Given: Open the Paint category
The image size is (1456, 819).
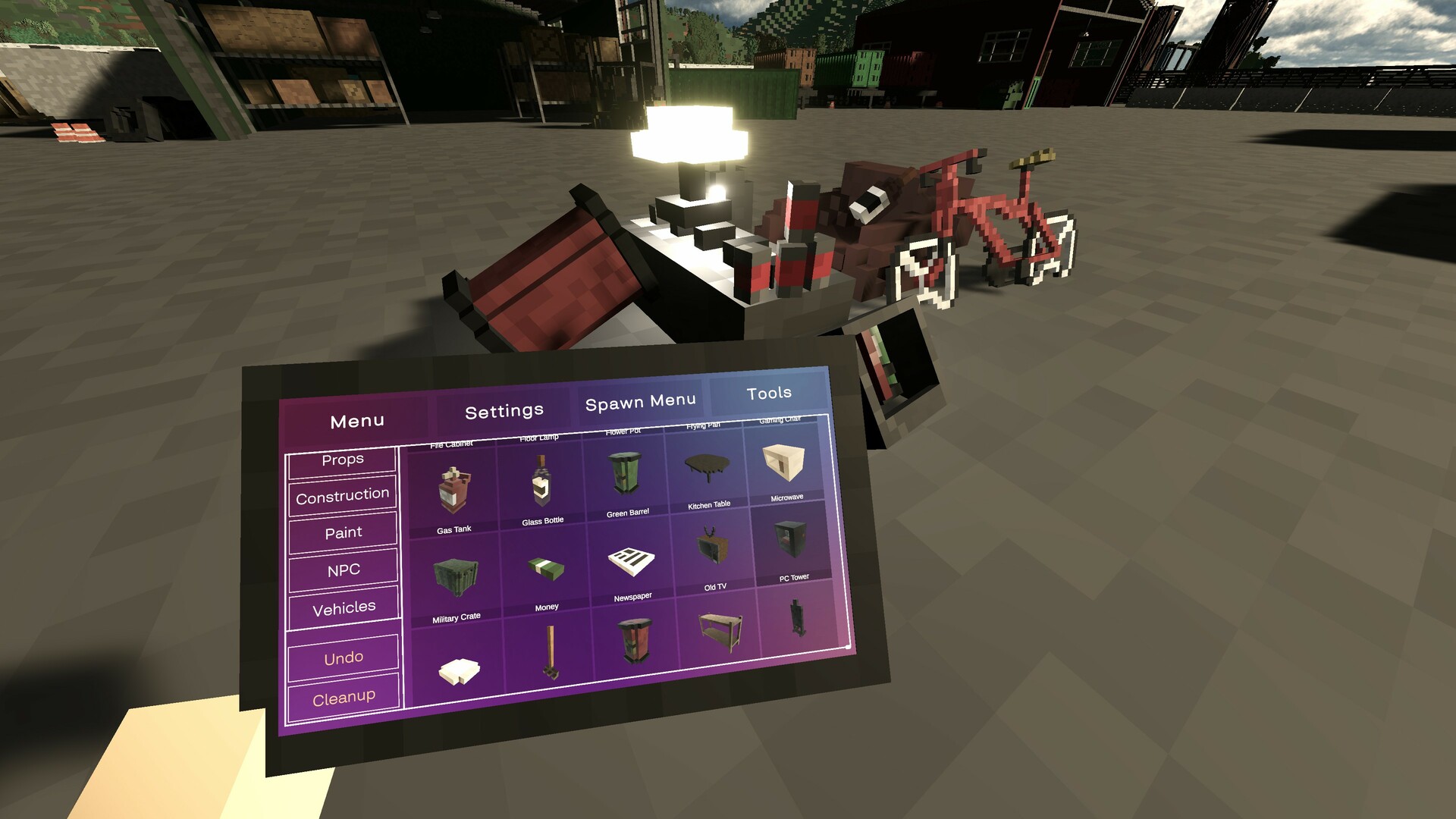Looking at the screenshot, I should click(343, 532).
